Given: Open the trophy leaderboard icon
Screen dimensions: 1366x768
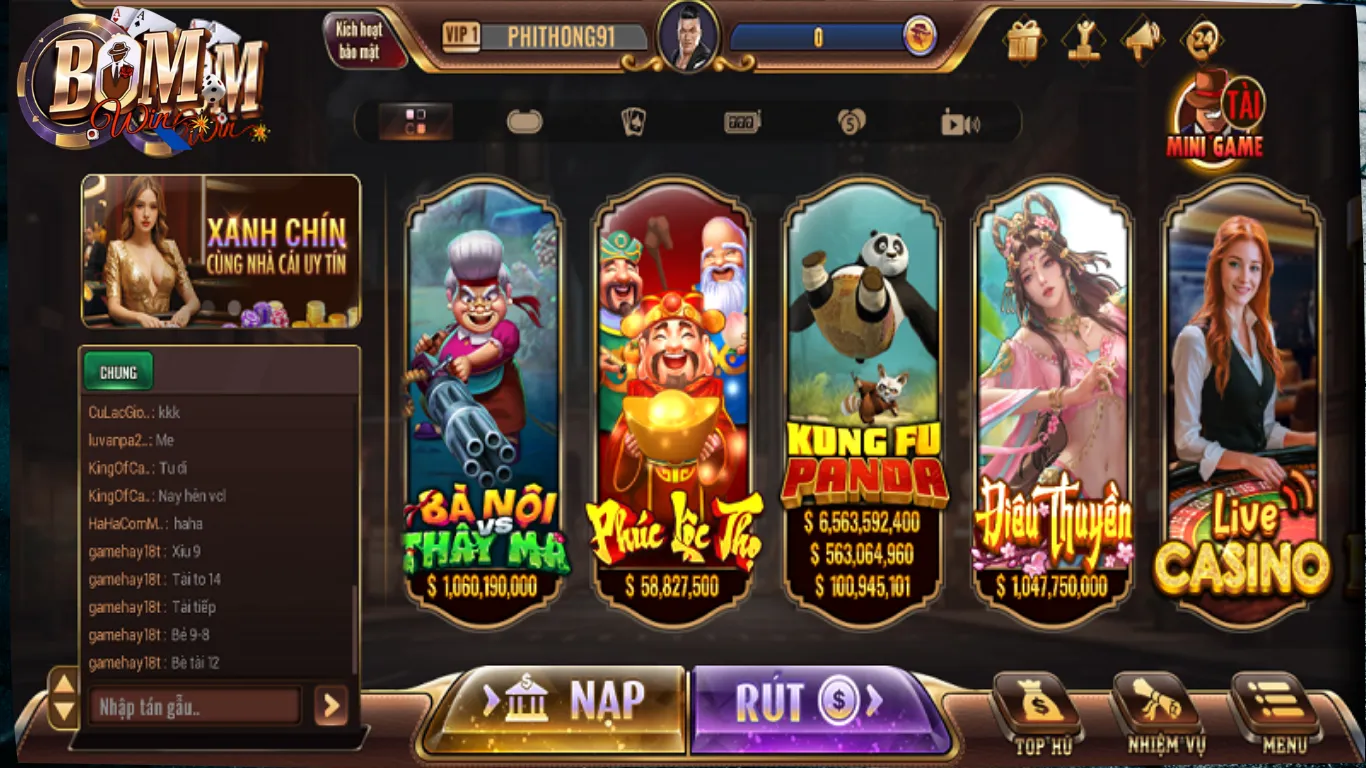Looking at the screenshot, I should 1082,40.
